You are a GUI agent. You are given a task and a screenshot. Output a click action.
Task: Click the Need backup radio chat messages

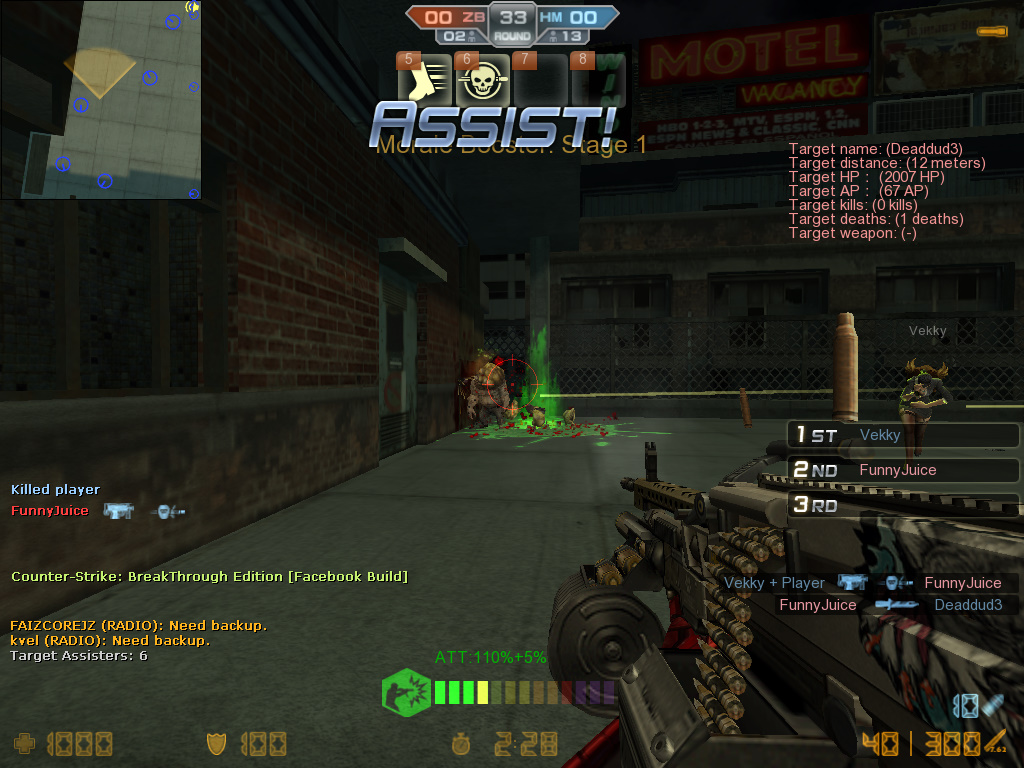[x=139, y=633]
